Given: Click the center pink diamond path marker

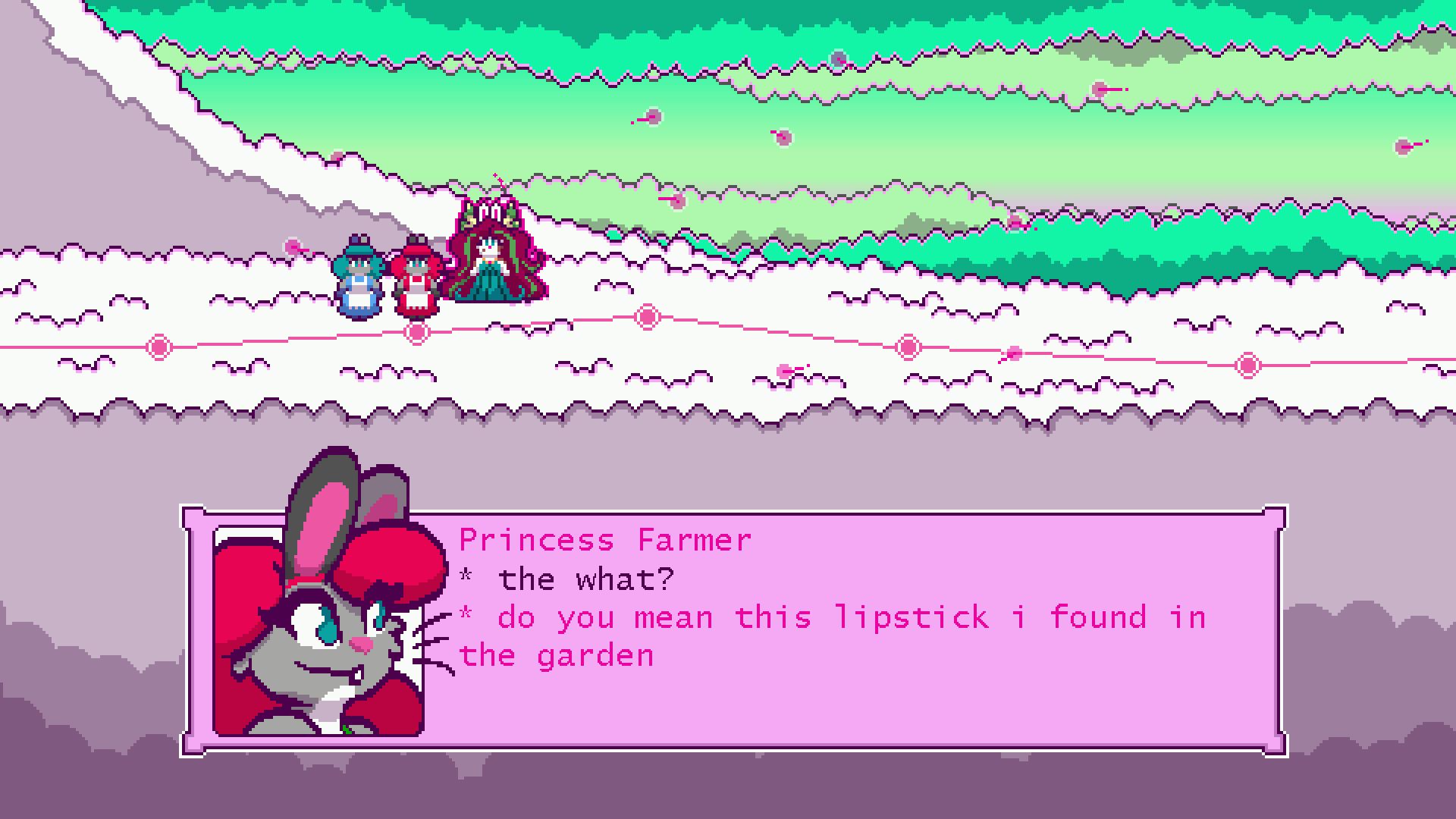Looking at the screenshot, I should [645, 316].
